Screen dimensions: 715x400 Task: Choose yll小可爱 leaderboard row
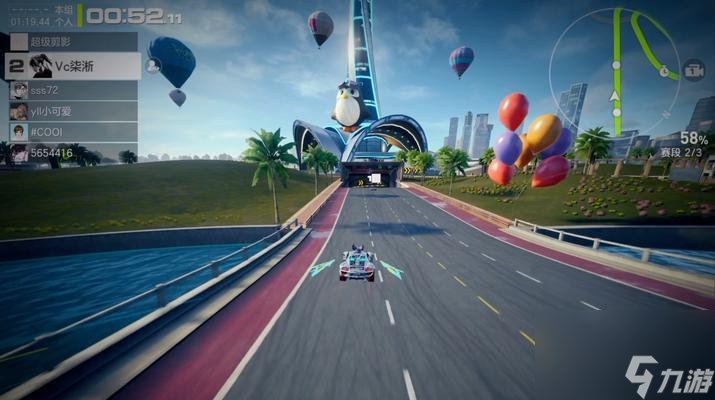coord(70,111)
